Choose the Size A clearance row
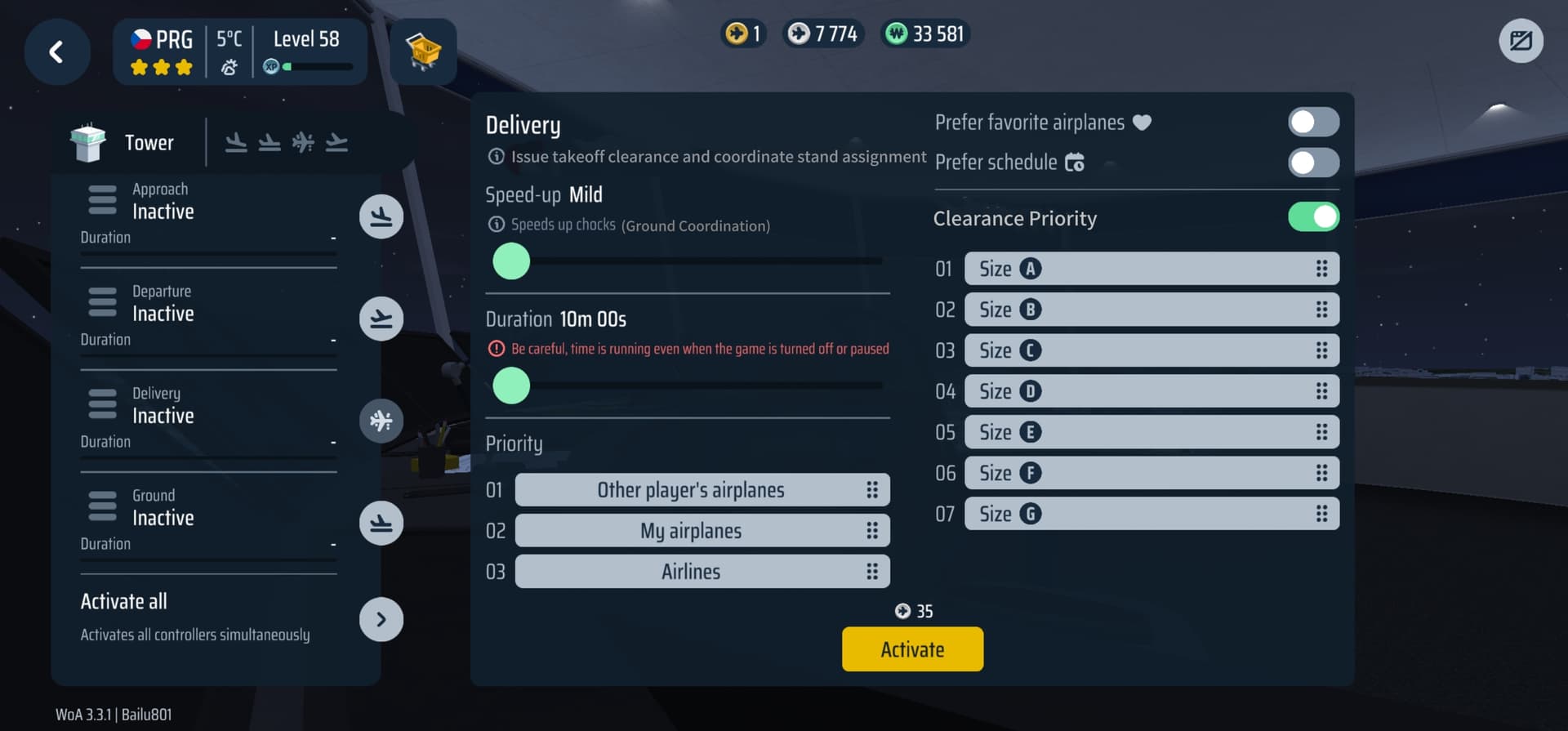The width and height of the screenshot is (1568, 731). click(x=1151, y=269)
